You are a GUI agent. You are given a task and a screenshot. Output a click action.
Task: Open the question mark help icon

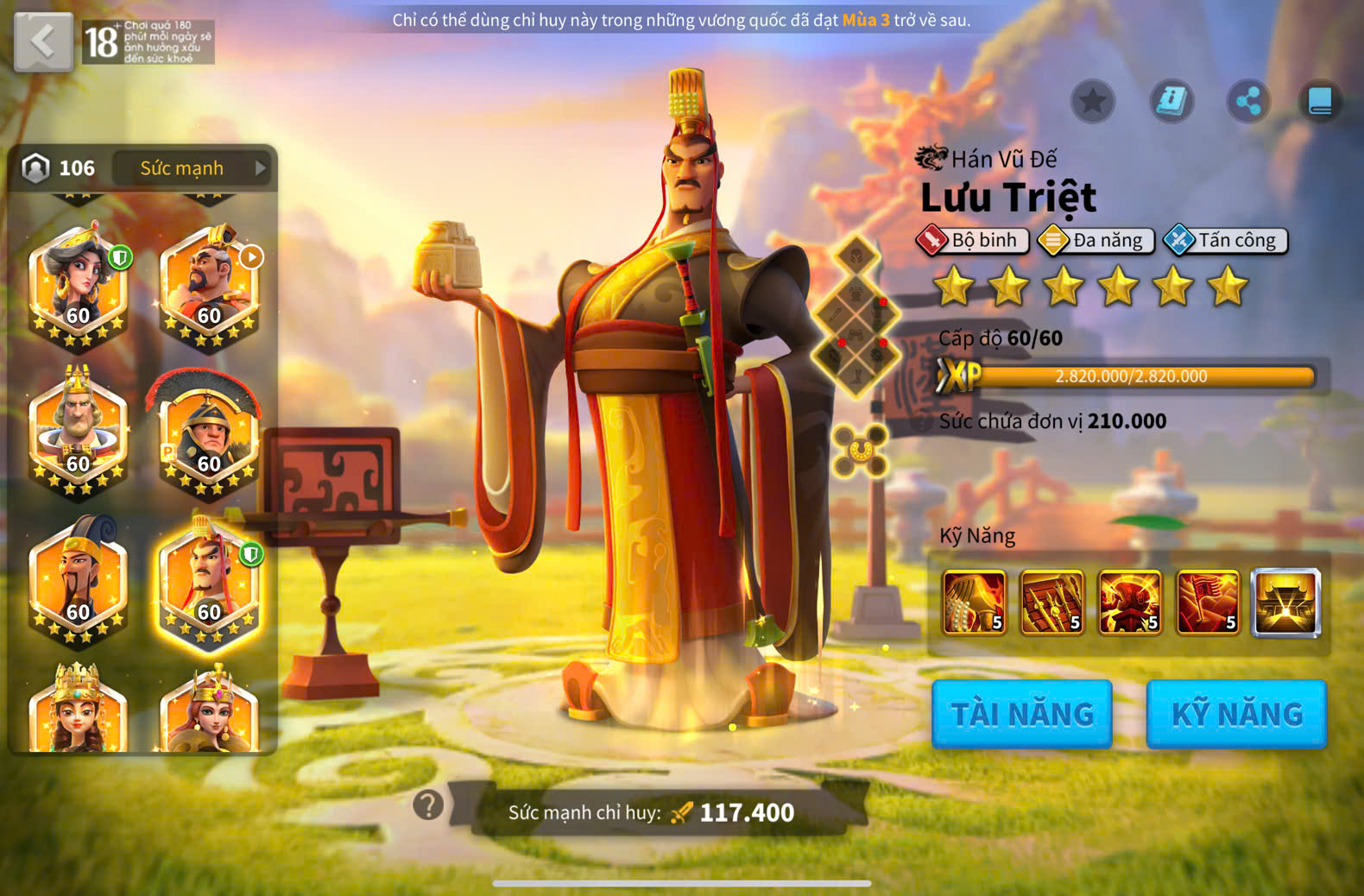pyautogui.click(x=428, y=805)
